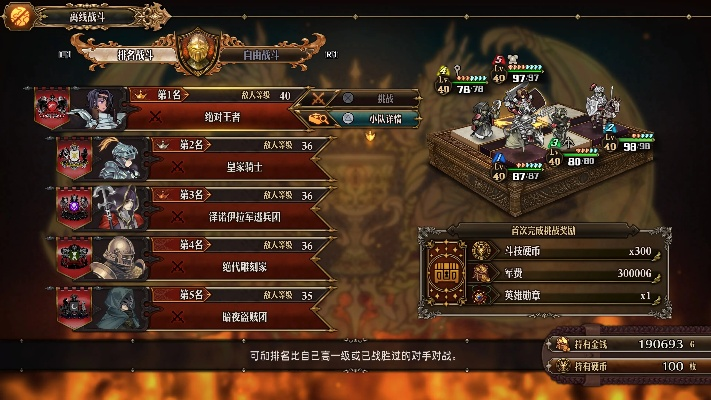Switch to the 排名战斗 ranked battle tab
The height and width of the screenshot is (400, 711).
pos(133,55)
